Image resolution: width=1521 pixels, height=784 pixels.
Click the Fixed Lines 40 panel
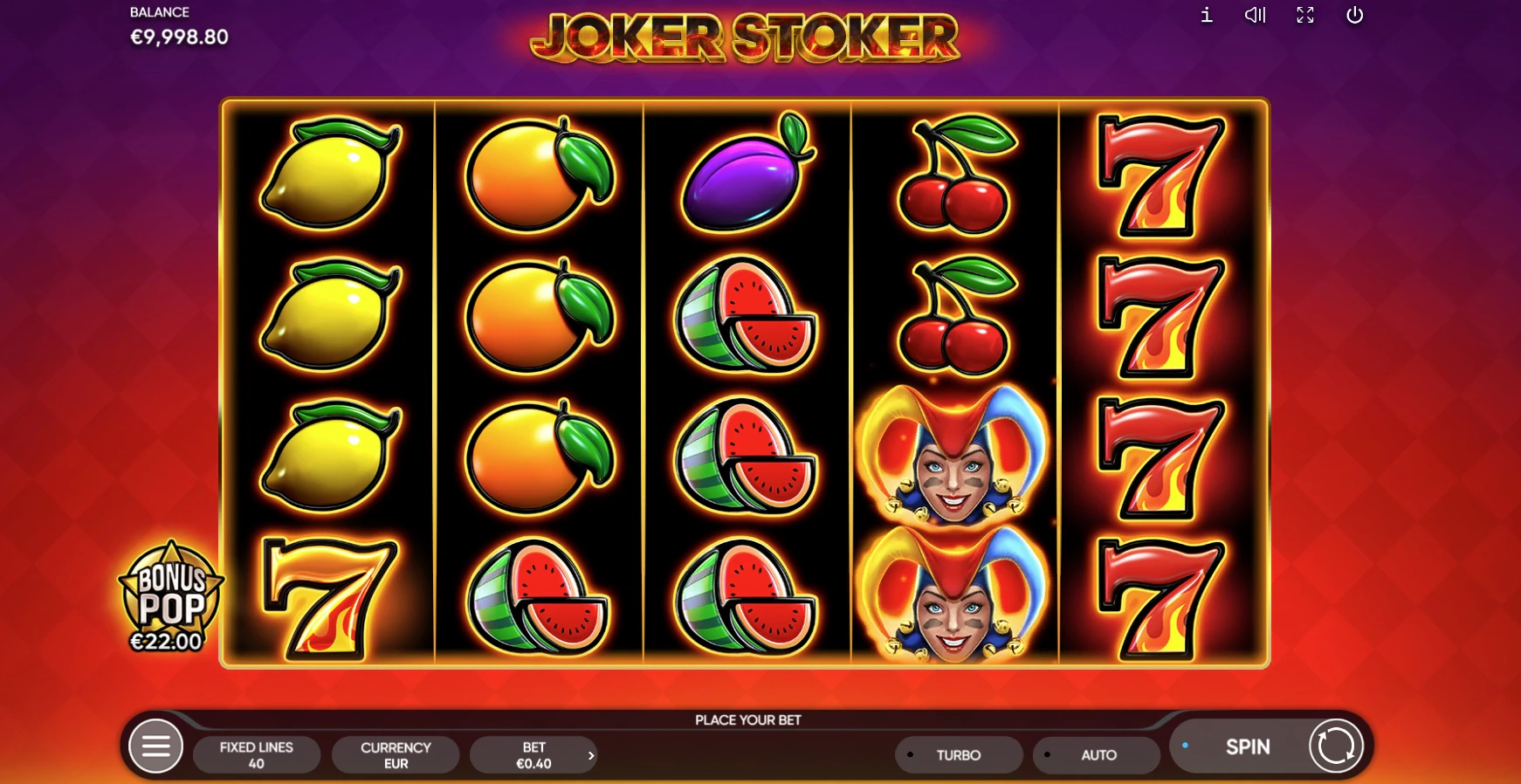point(256,755)
